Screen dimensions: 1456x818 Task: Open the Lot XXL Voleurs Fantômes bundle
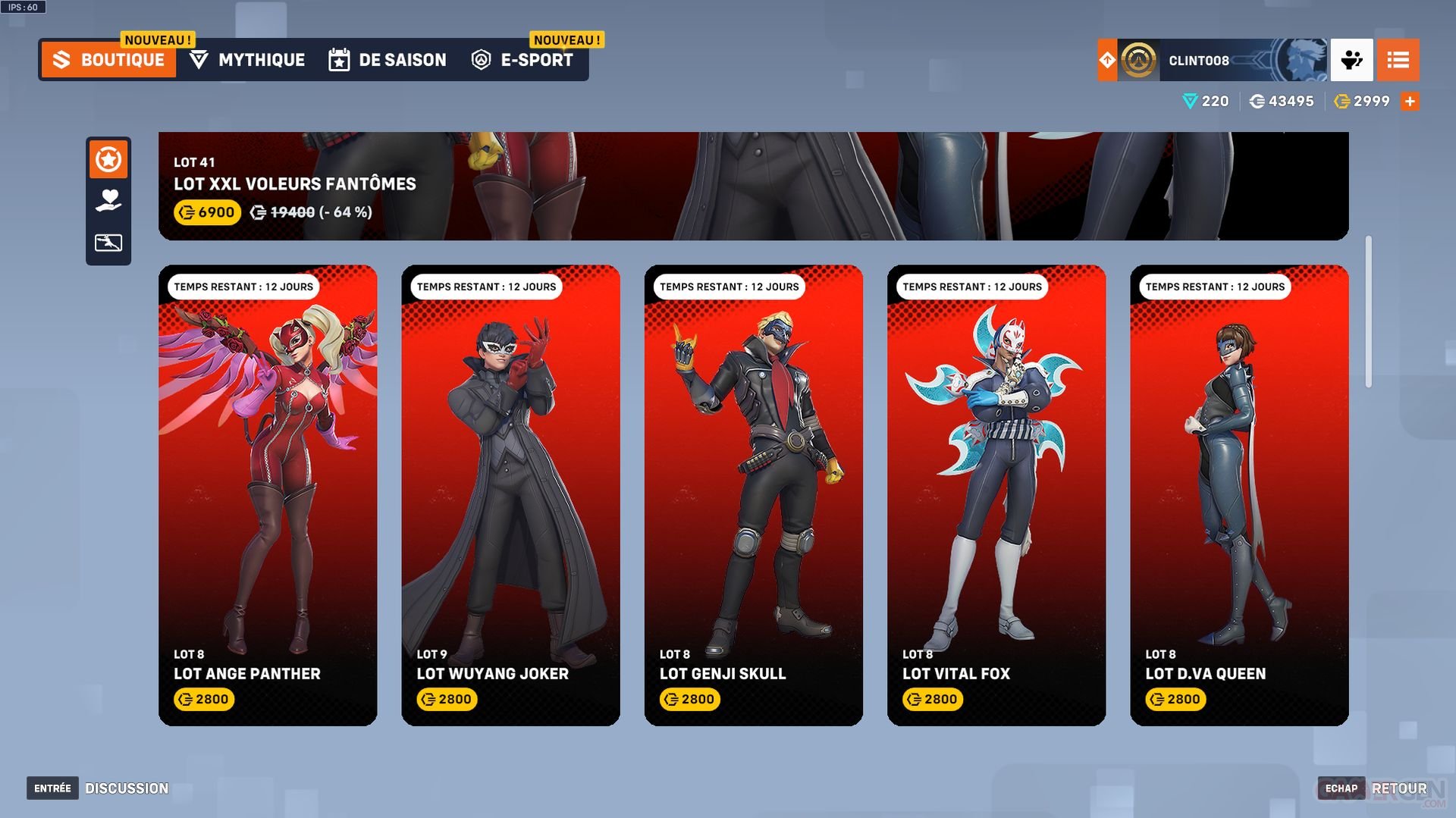click(752, 186)
